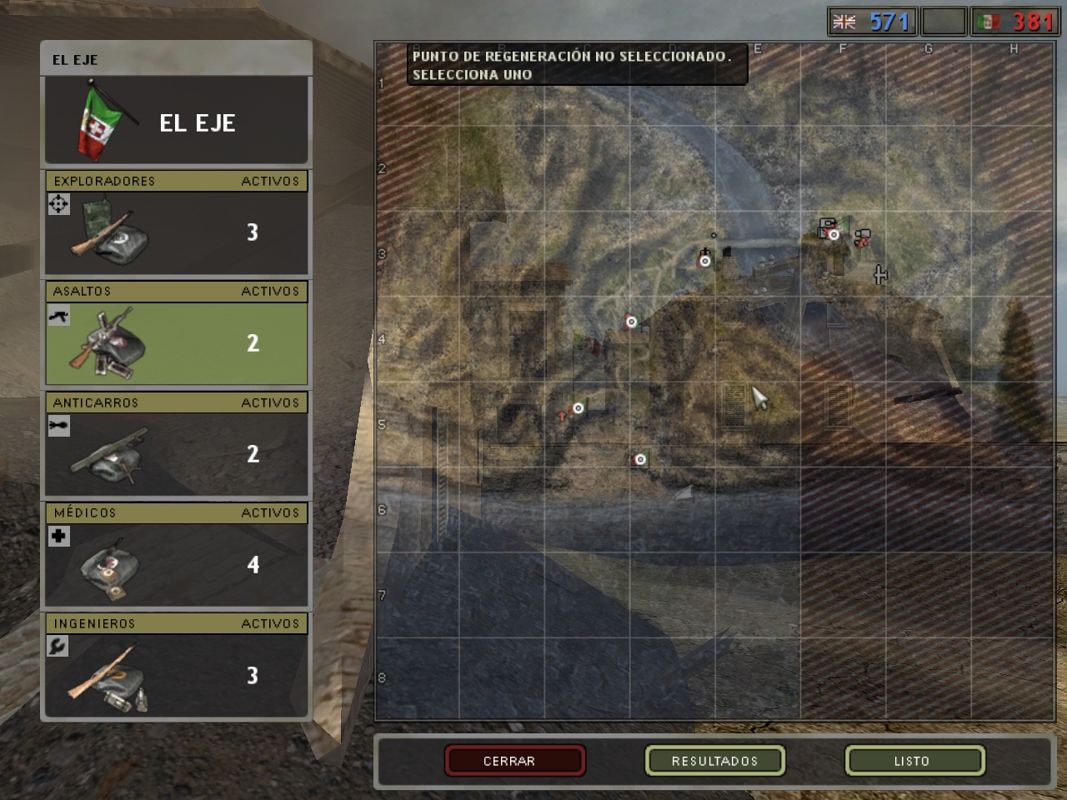Viewport: 1067px width, 800px height.
Task: Open the Resultados scoreboard
Action: coord(715,761)
